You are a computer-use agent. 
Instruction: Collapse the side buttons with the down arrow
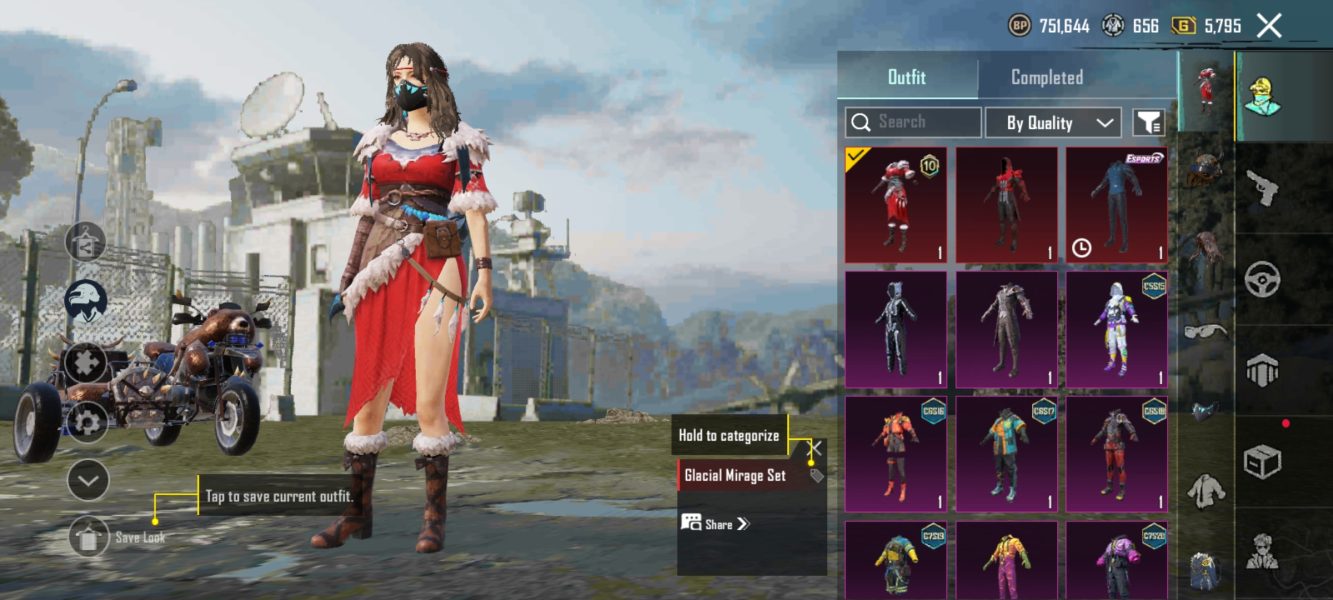tap(88, 481)
